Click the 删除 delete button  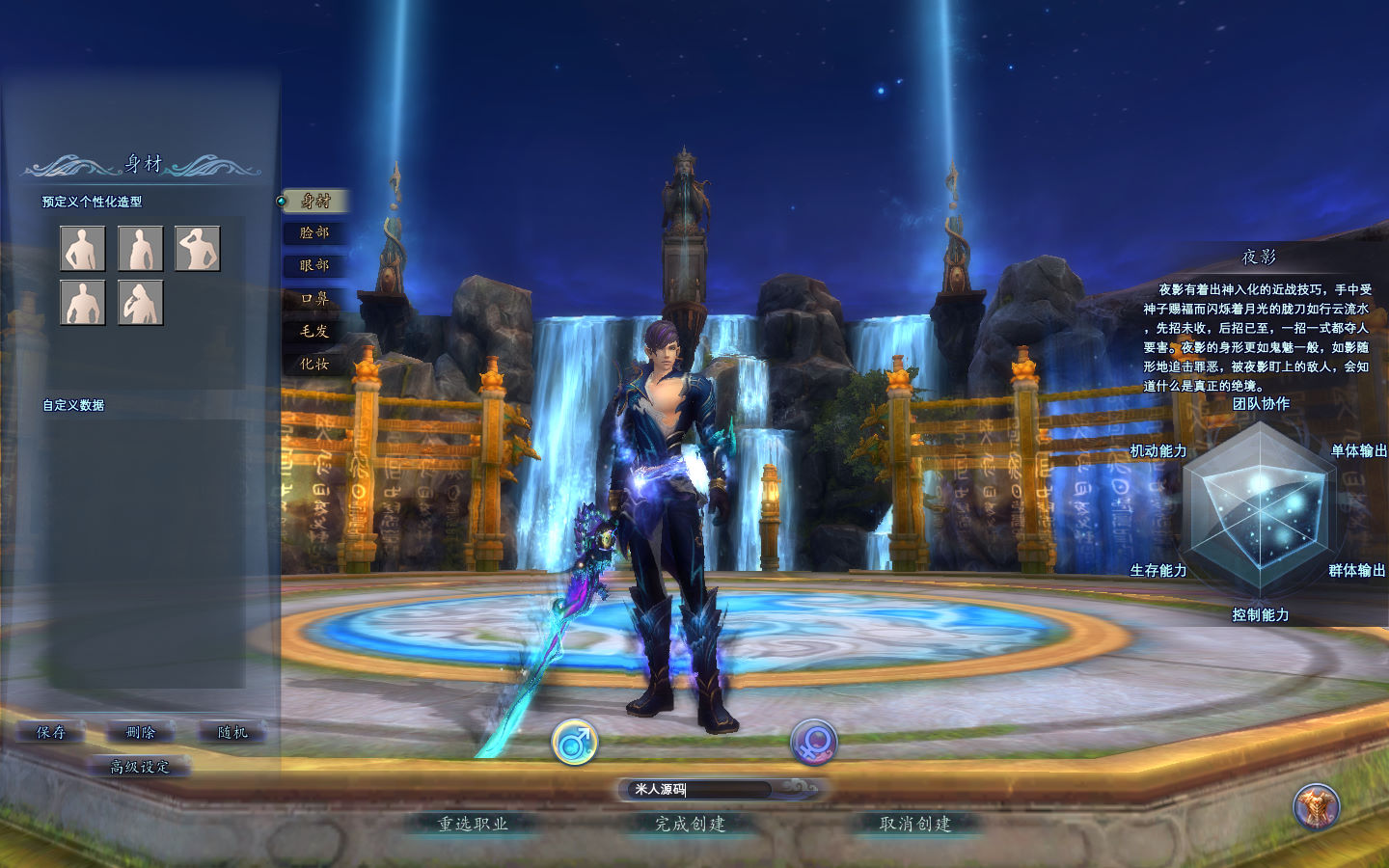point(141,733)
